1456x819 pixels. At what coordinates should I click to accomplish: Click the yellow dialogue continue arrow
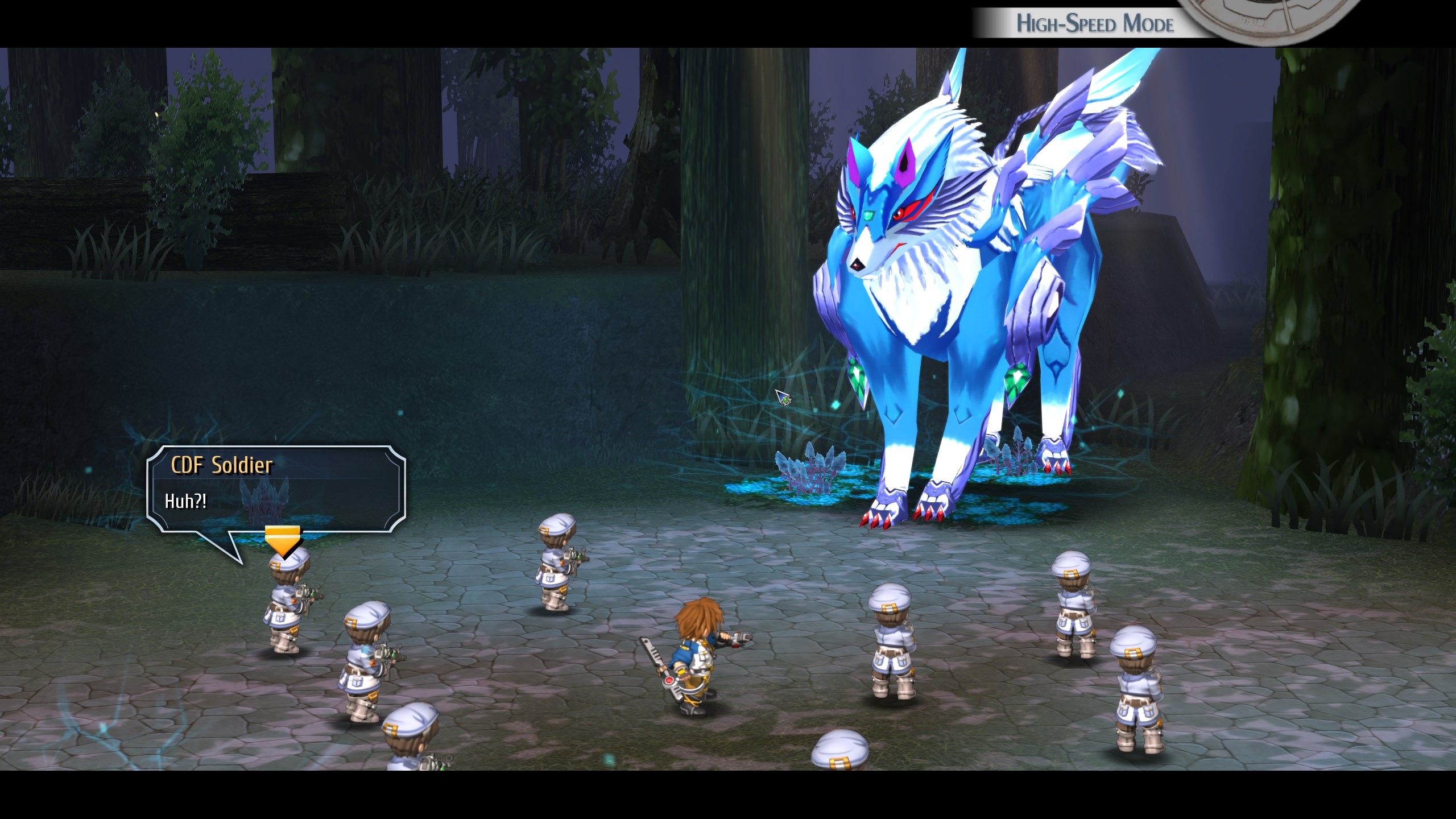click(282, 540)
